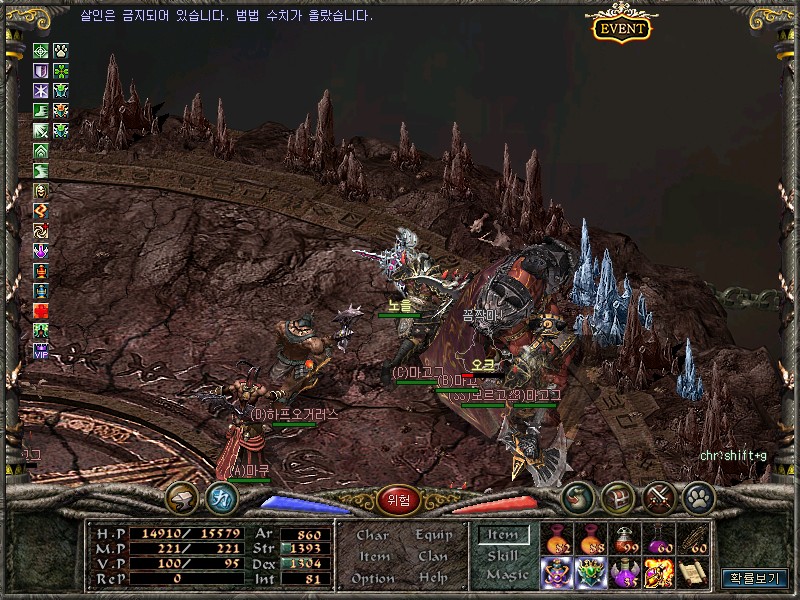Switch to the Skill quickslot tab

(504, 555)
